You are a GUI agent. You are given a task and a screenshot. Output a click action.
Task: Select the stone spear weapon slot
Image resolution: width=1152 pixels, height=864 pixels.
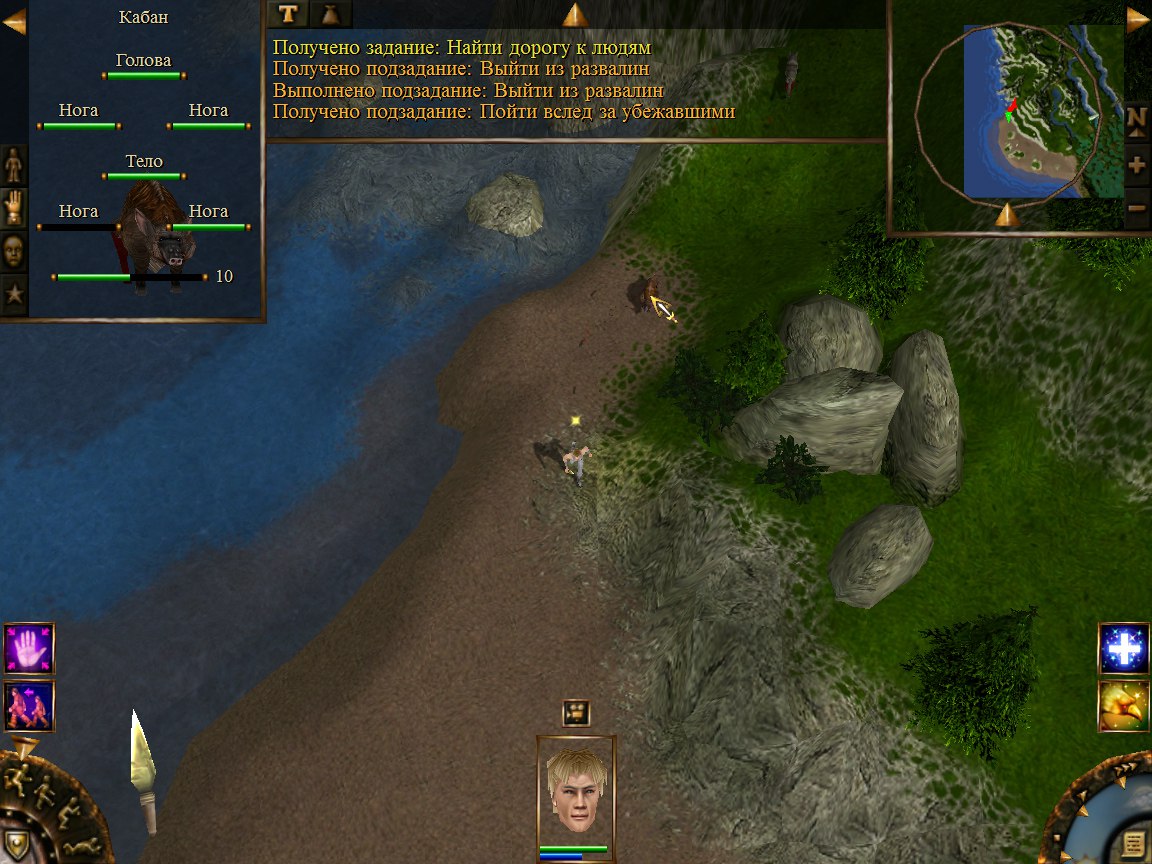tap(143, 768)
